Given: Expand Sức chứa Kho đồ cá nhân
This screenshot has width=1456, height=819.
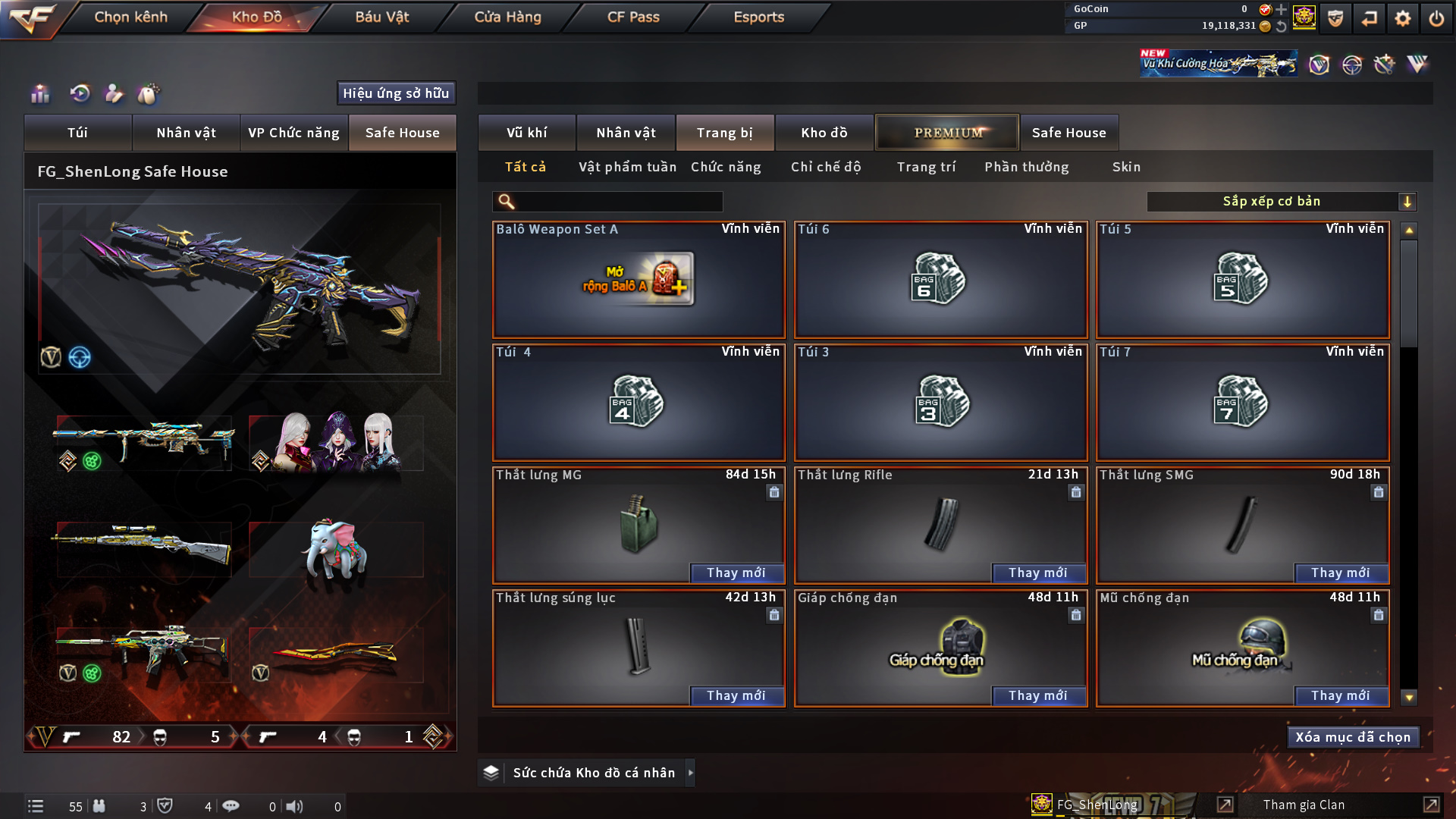Looking at the screenshot, I should pyautogui.click(x=690, y=773).
